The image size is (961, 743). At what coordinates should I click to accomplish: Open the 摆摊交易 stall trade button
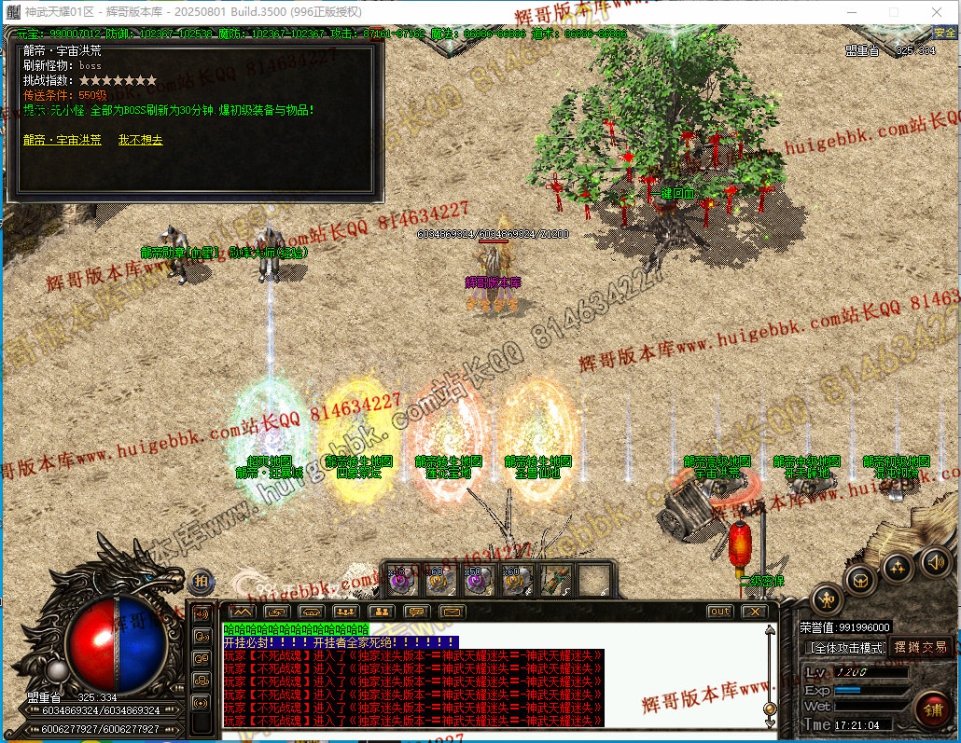(x=920, y=647)
